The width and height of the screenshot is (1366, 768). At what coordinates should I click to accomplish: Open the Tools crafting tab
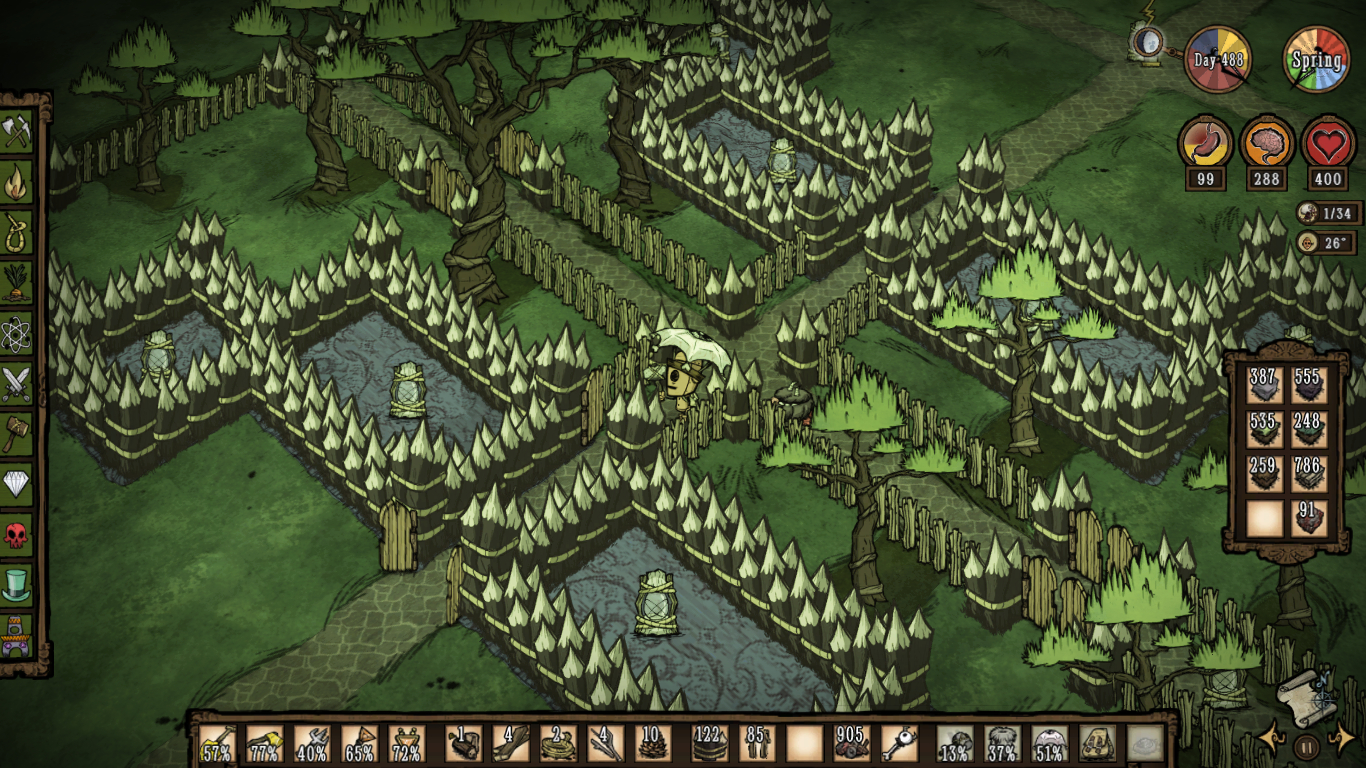[x=17, y=131]
